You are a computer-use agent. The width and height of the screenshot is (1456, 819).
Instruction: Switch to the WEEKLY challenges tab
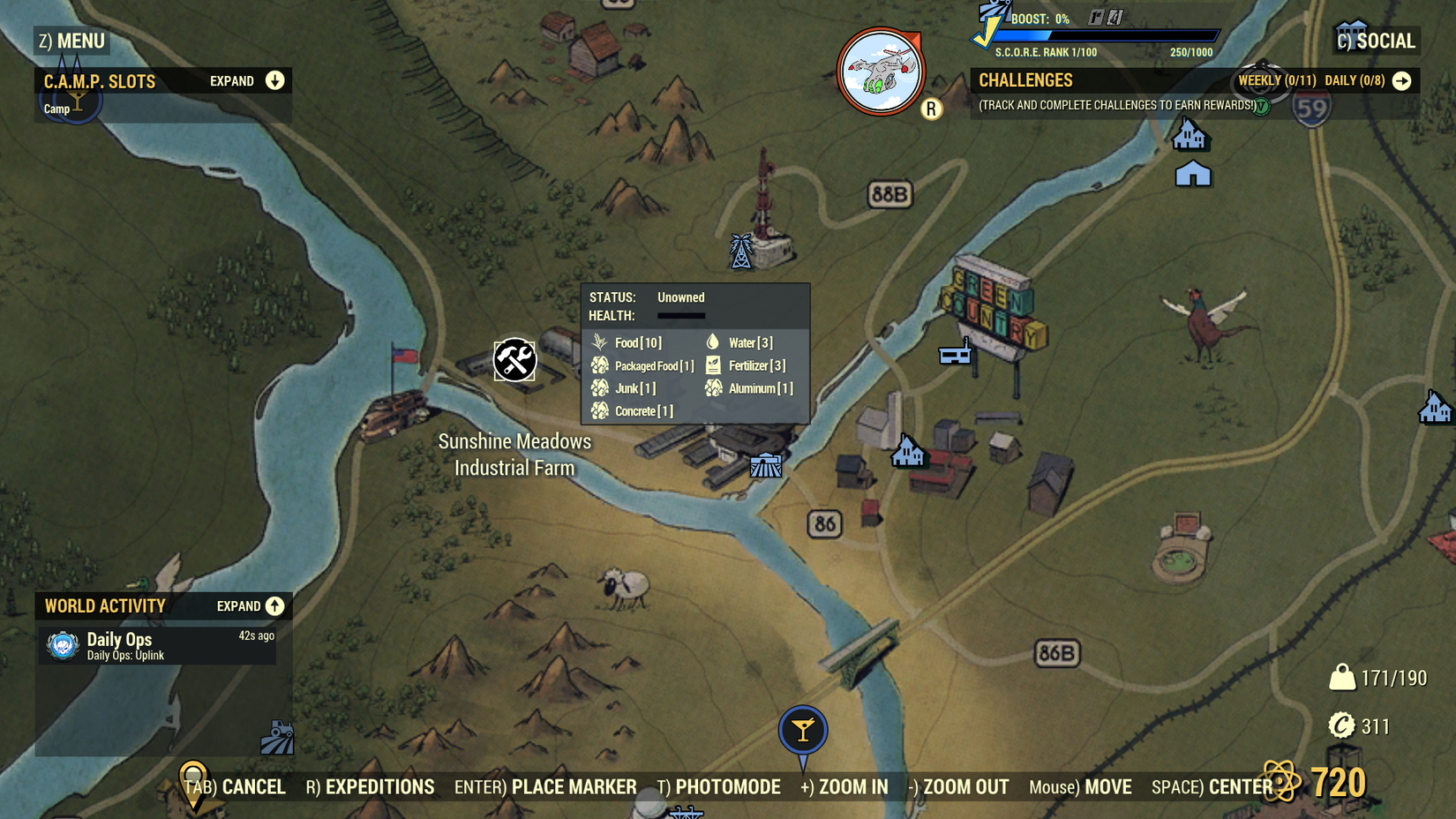1276,80
